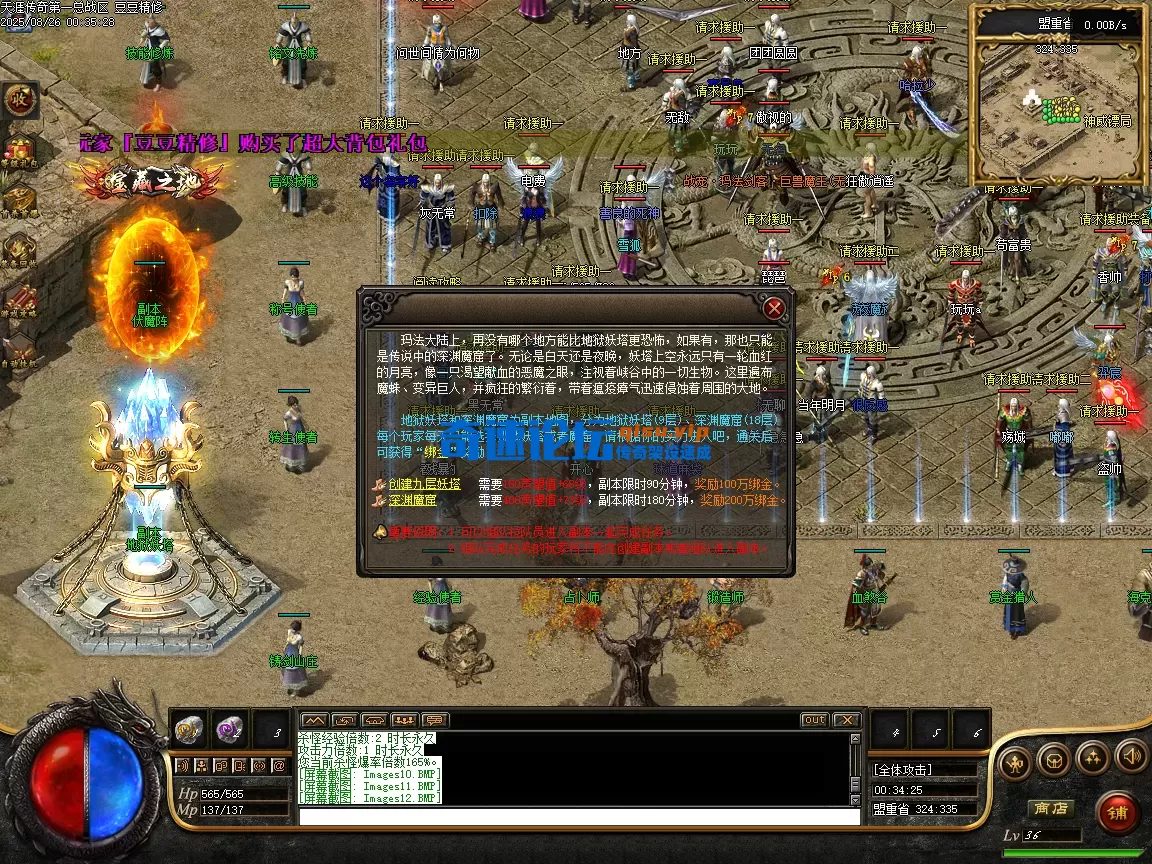1152x864 pixels.
Task: Open 装备回收 equipment recycling
Action: (18, 248)
